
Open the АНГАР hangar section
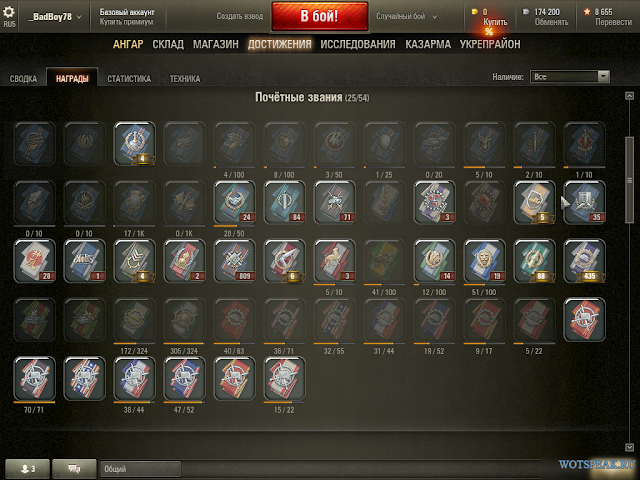coord(128,44)
